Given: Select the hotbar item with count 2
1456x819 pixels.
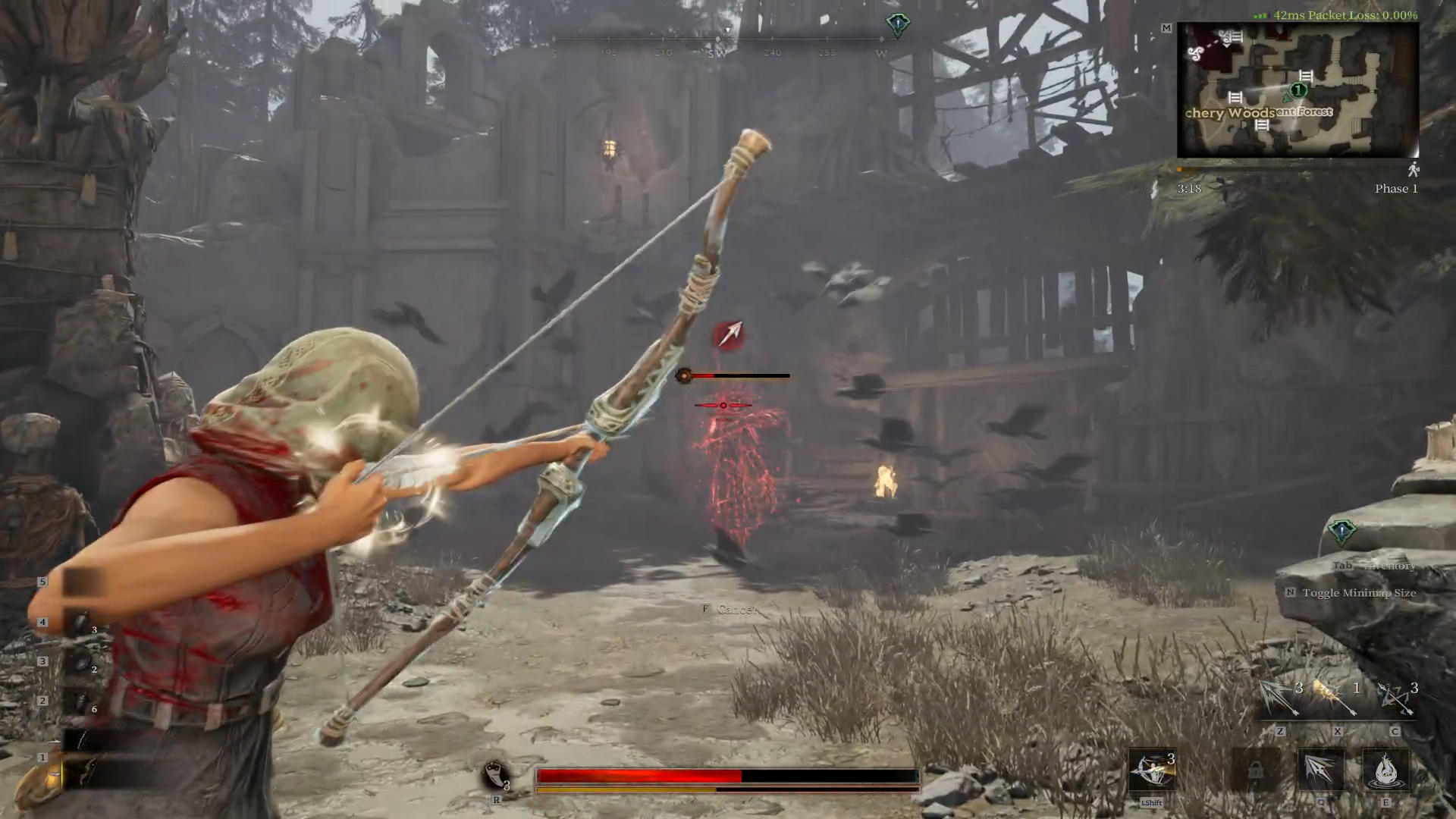Looking at the screenshot, I should click(x=82, y=662).
